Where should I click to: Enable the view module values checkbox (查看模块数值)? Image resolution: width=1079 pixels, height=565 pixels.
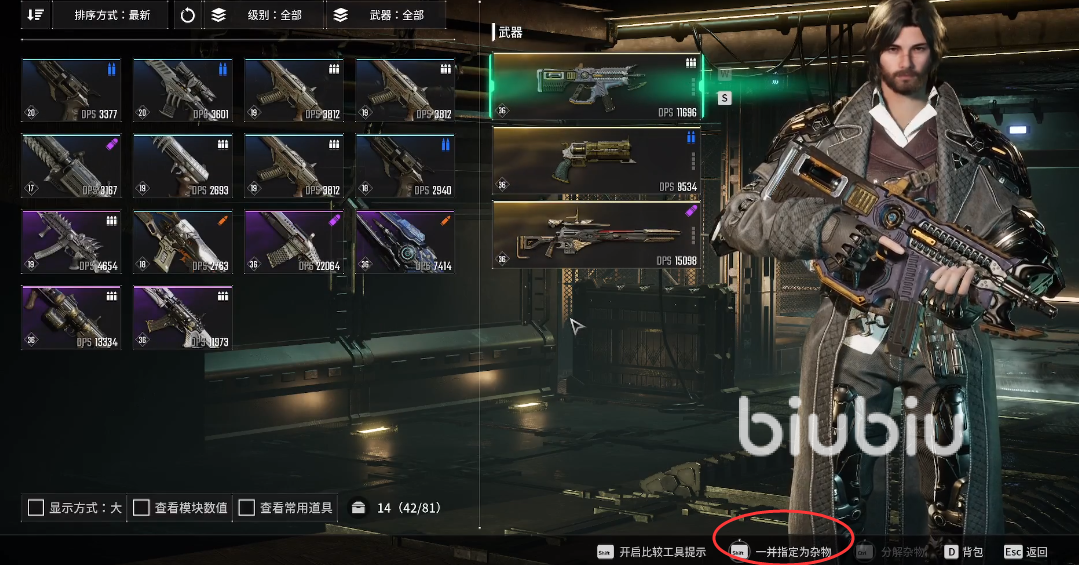pos(142,508)
